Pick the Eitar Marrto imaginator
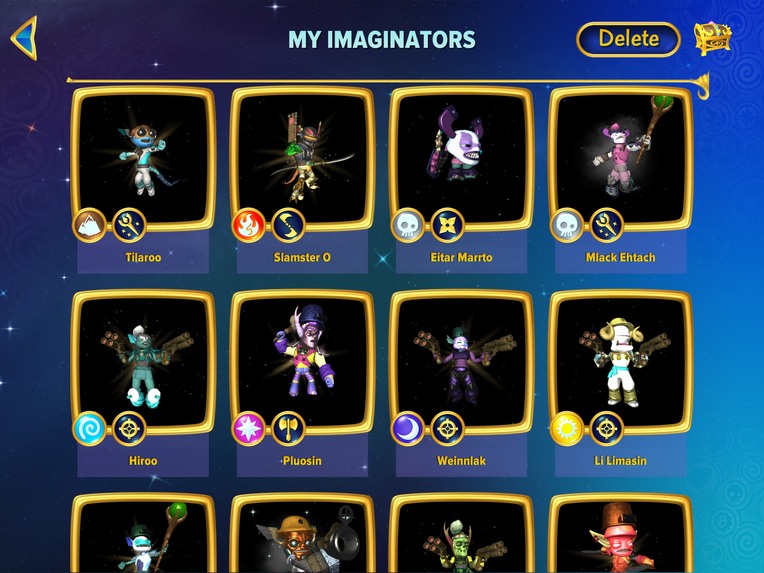Screen dimensions: 764x573 point(461,160)
